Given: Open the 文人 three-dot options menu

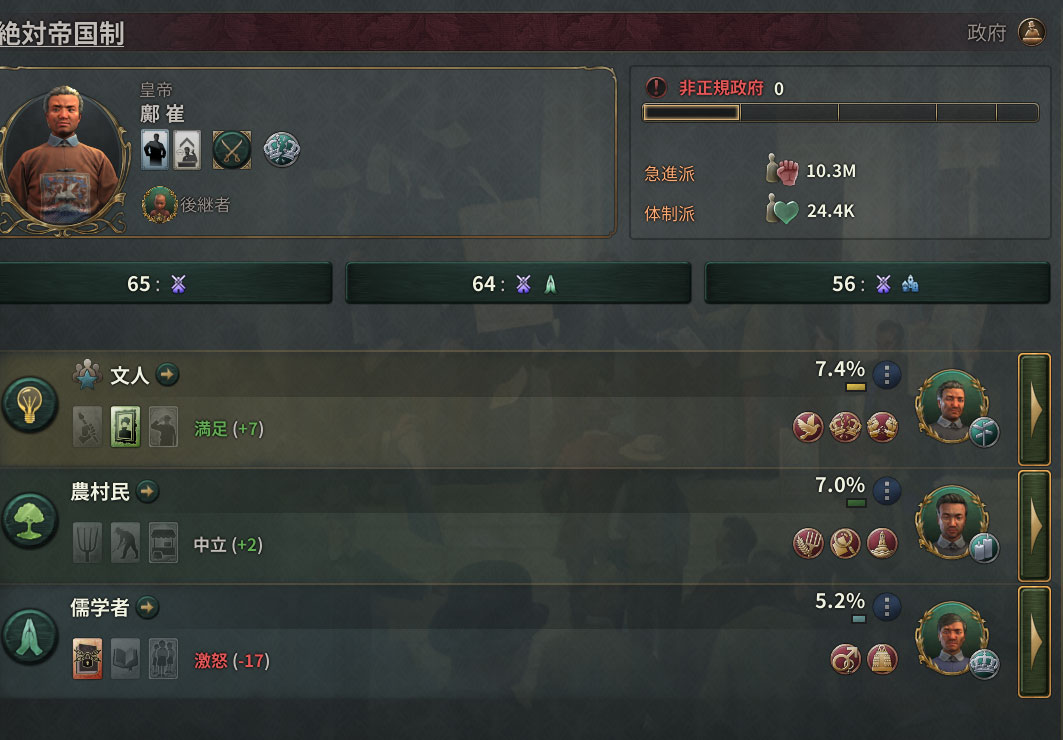Looking at the screenshot, I should point(887,375).
